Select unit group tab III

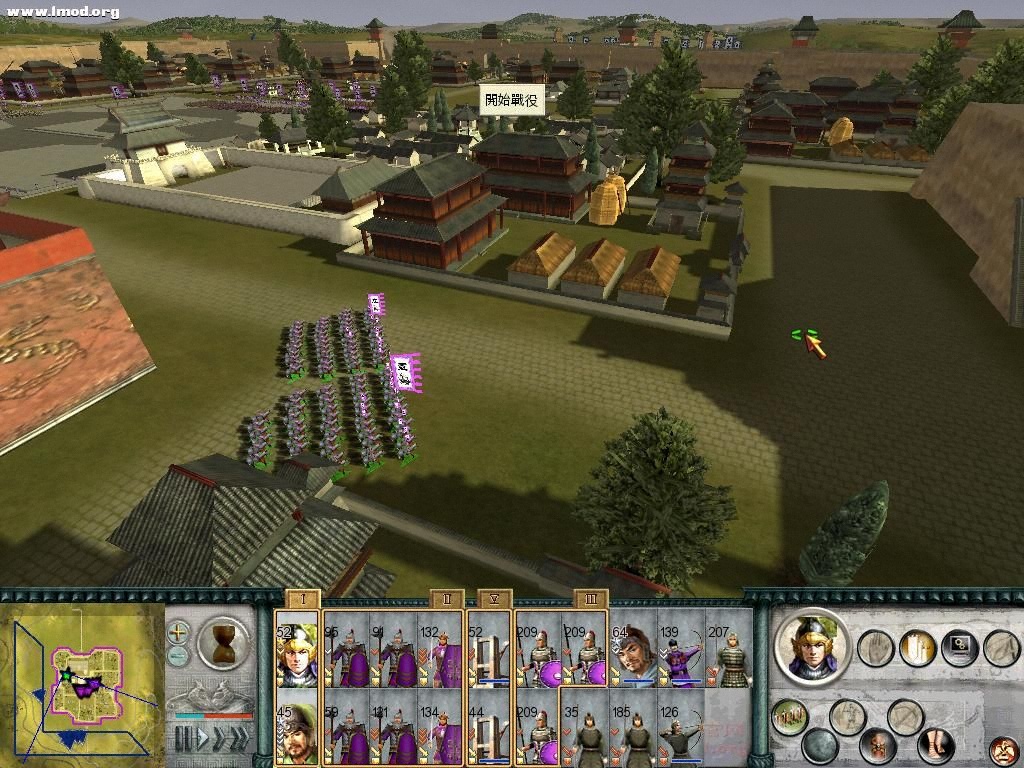point(591,600)
